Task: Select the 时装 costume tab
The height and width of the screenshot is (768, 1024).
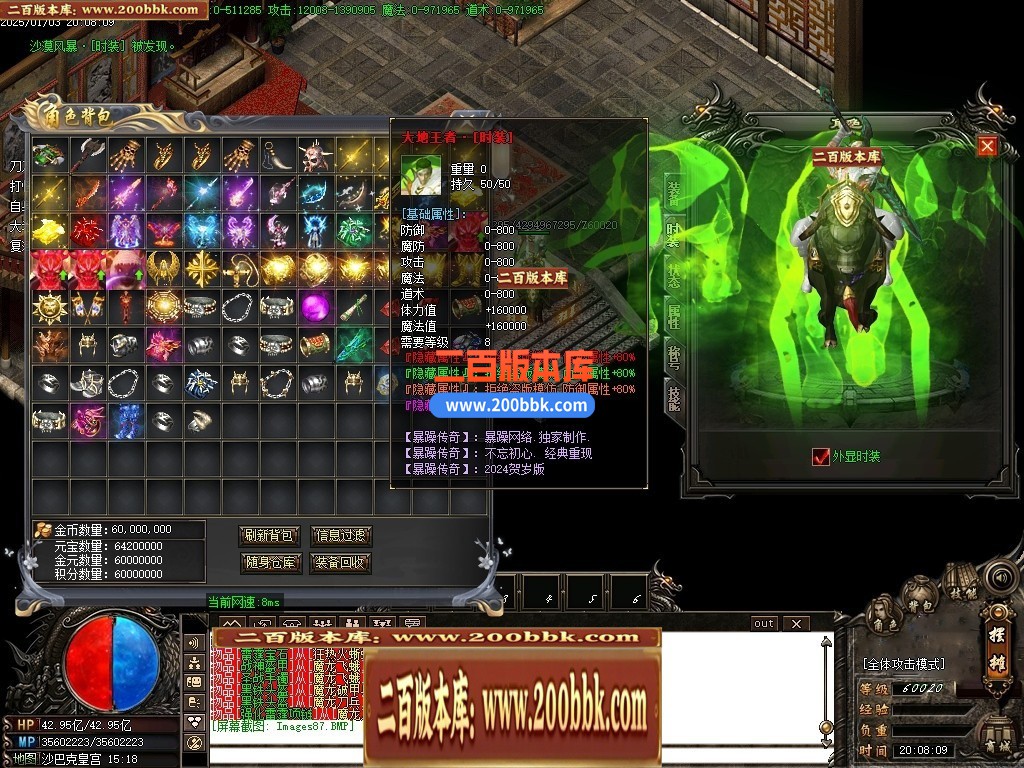Action: coord(674,233)
